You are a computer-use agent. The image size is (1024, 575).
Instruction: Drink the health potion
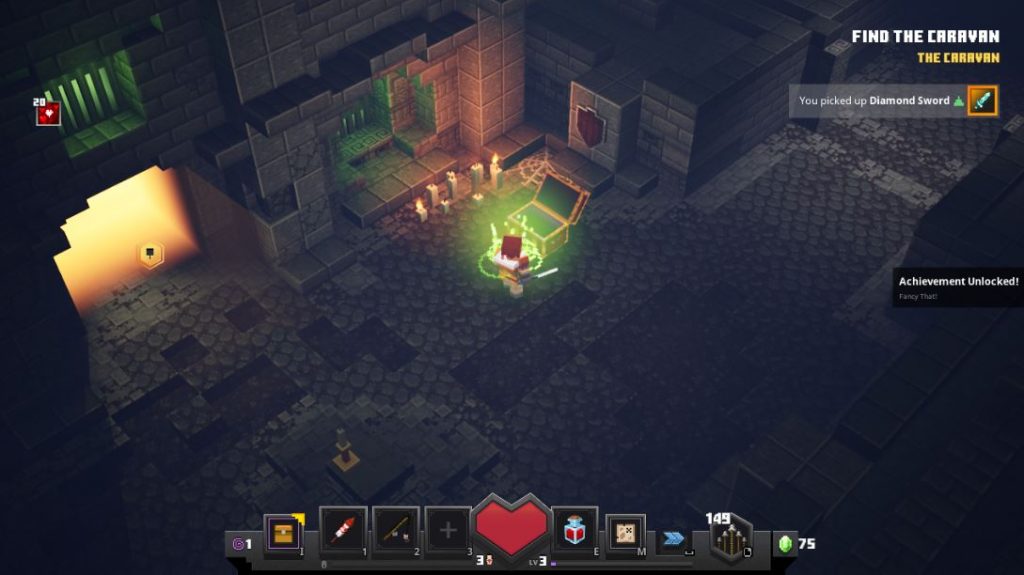[574, 528]
